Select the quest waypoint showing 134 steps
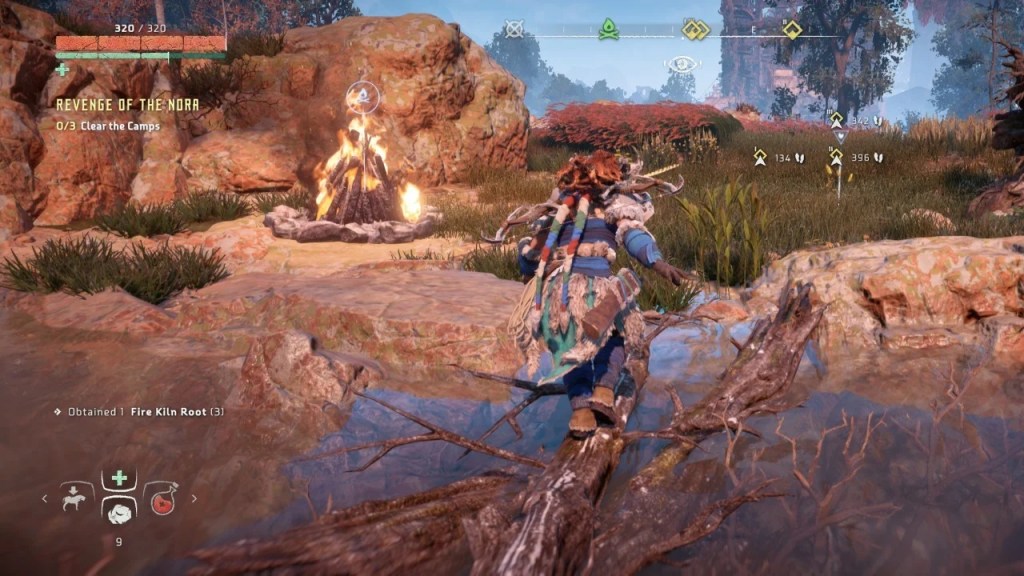 tap(760, 156)
